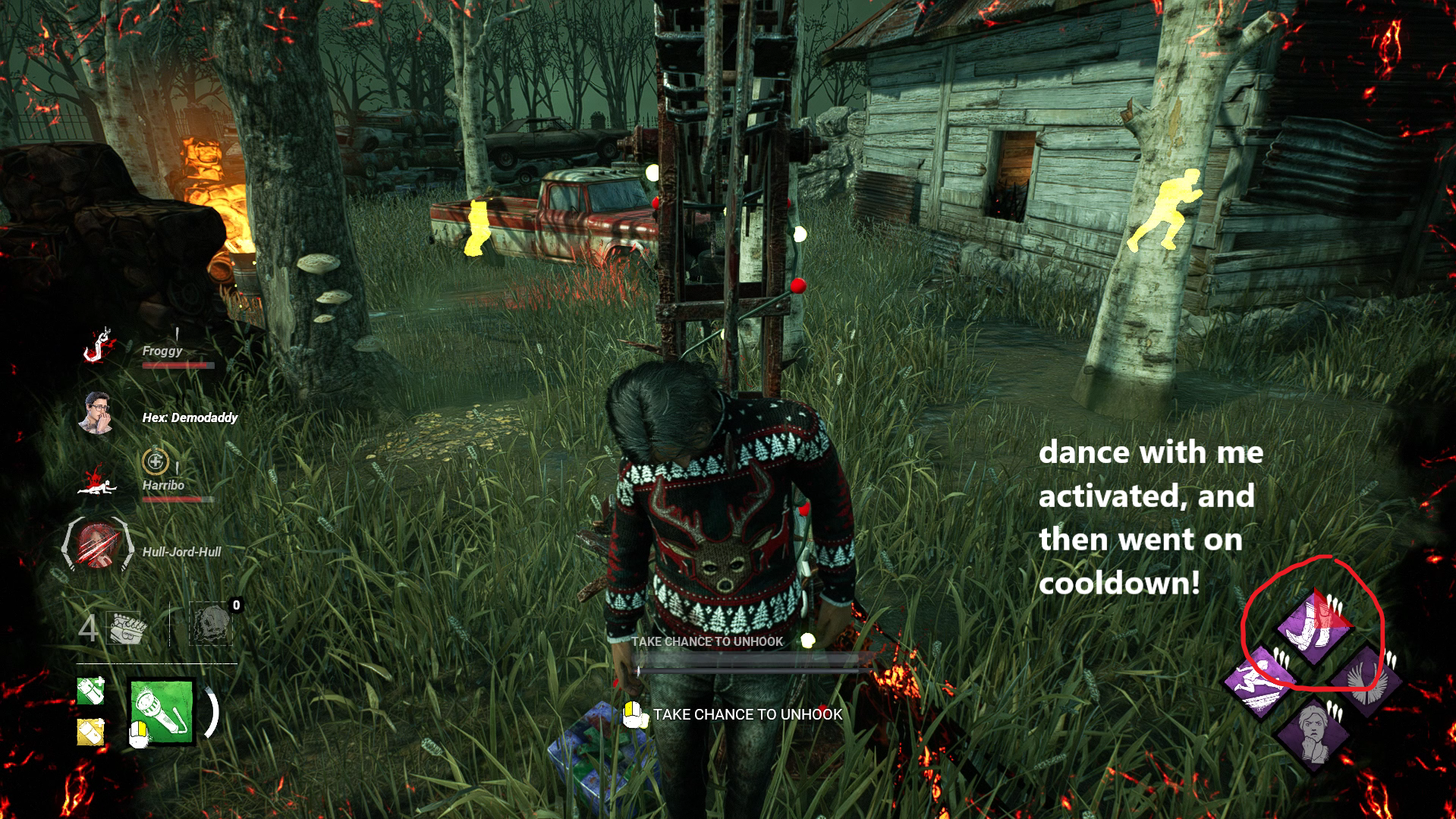Click the objective icon beside the number 4
Screen dimensions: 1456x819
(124, 628)
